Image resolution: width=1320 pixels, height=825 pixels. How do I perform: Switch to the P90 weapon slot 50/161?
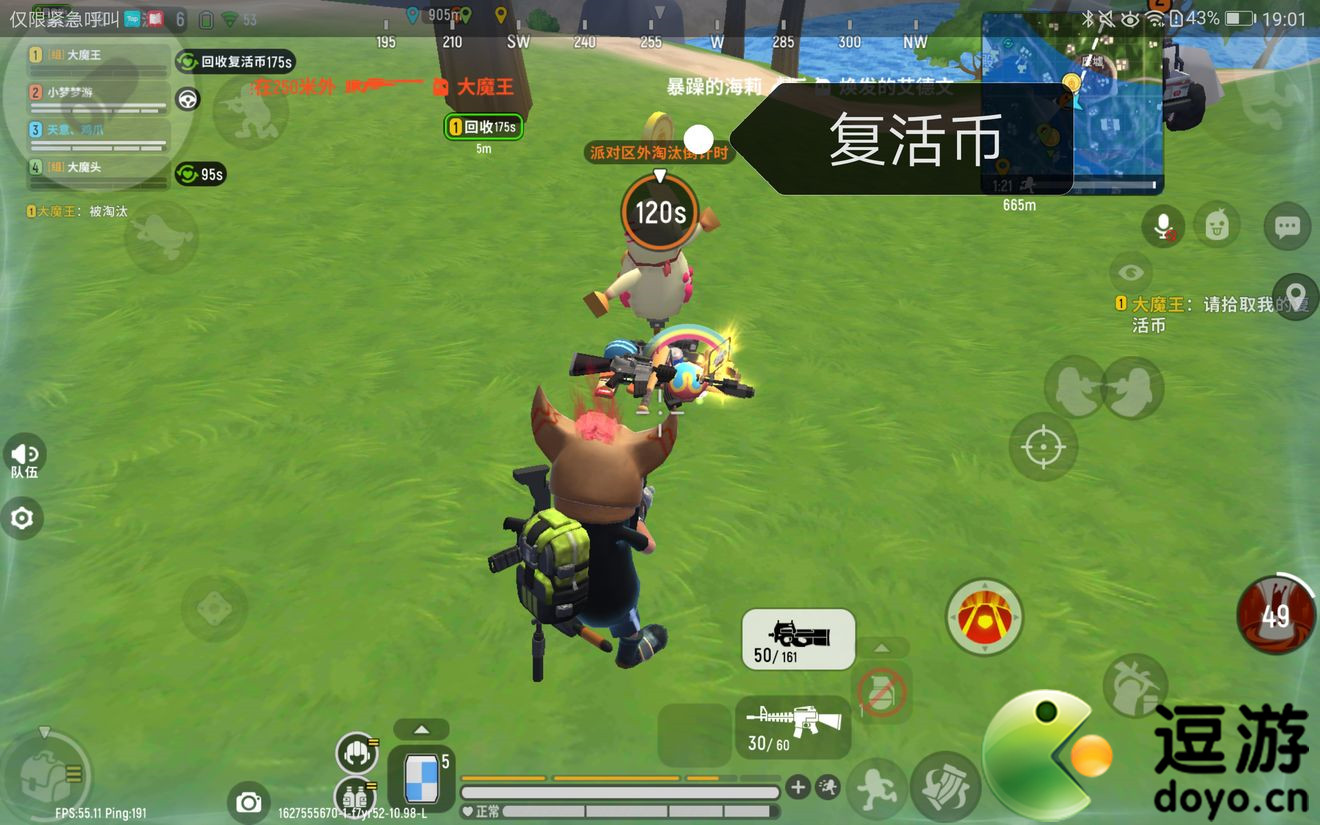797,637
